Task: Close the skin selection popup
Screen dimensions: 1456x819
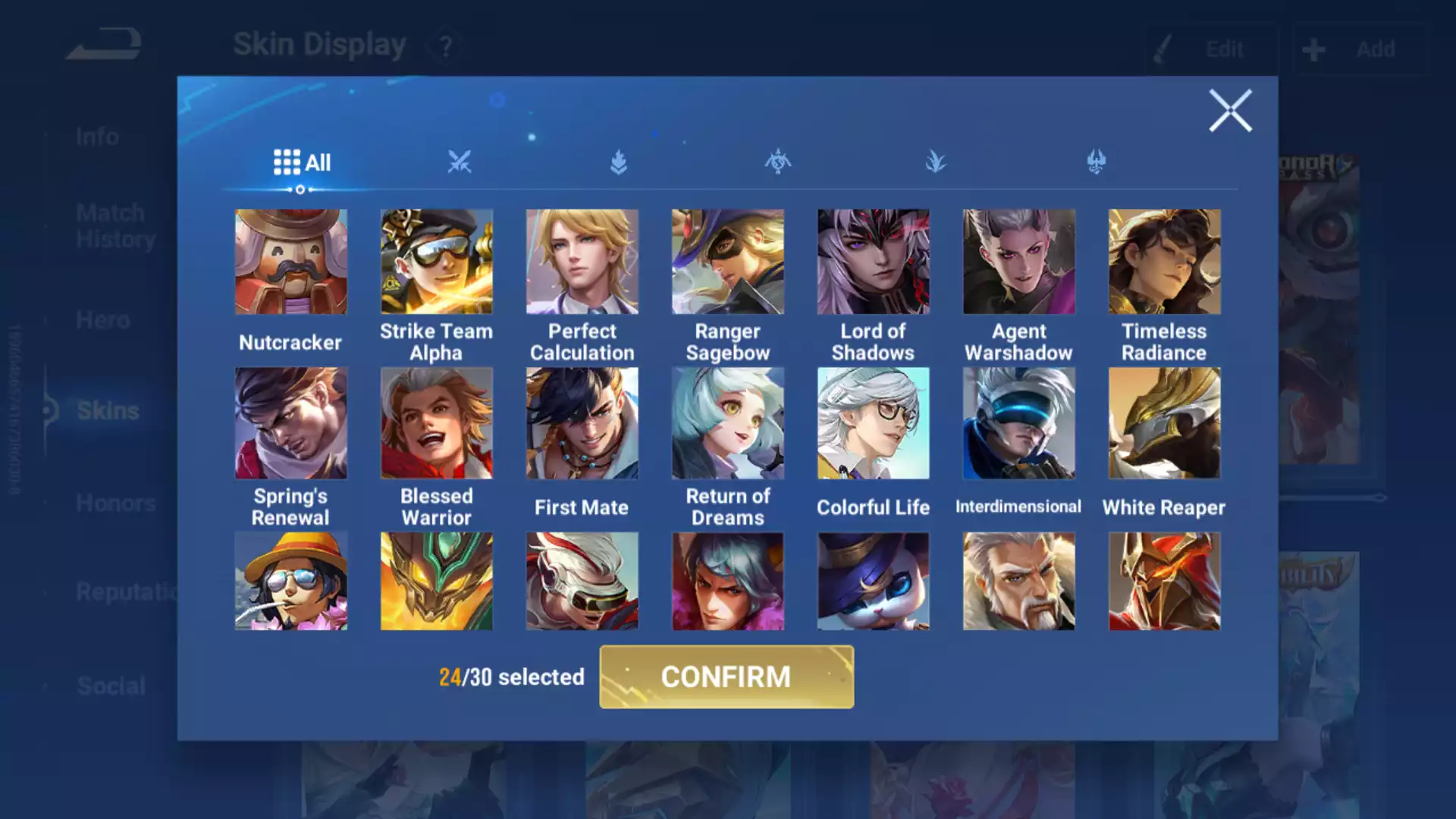Action: pyautogui.click(x=1229, y=111)
